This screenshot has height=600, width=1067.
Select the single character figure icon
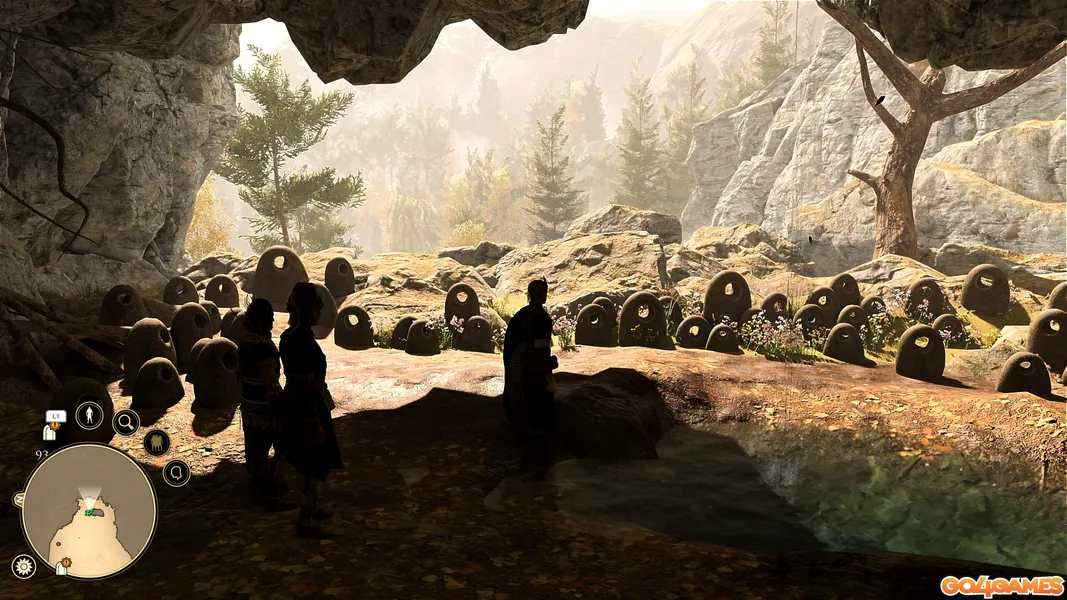click(90, 415)
